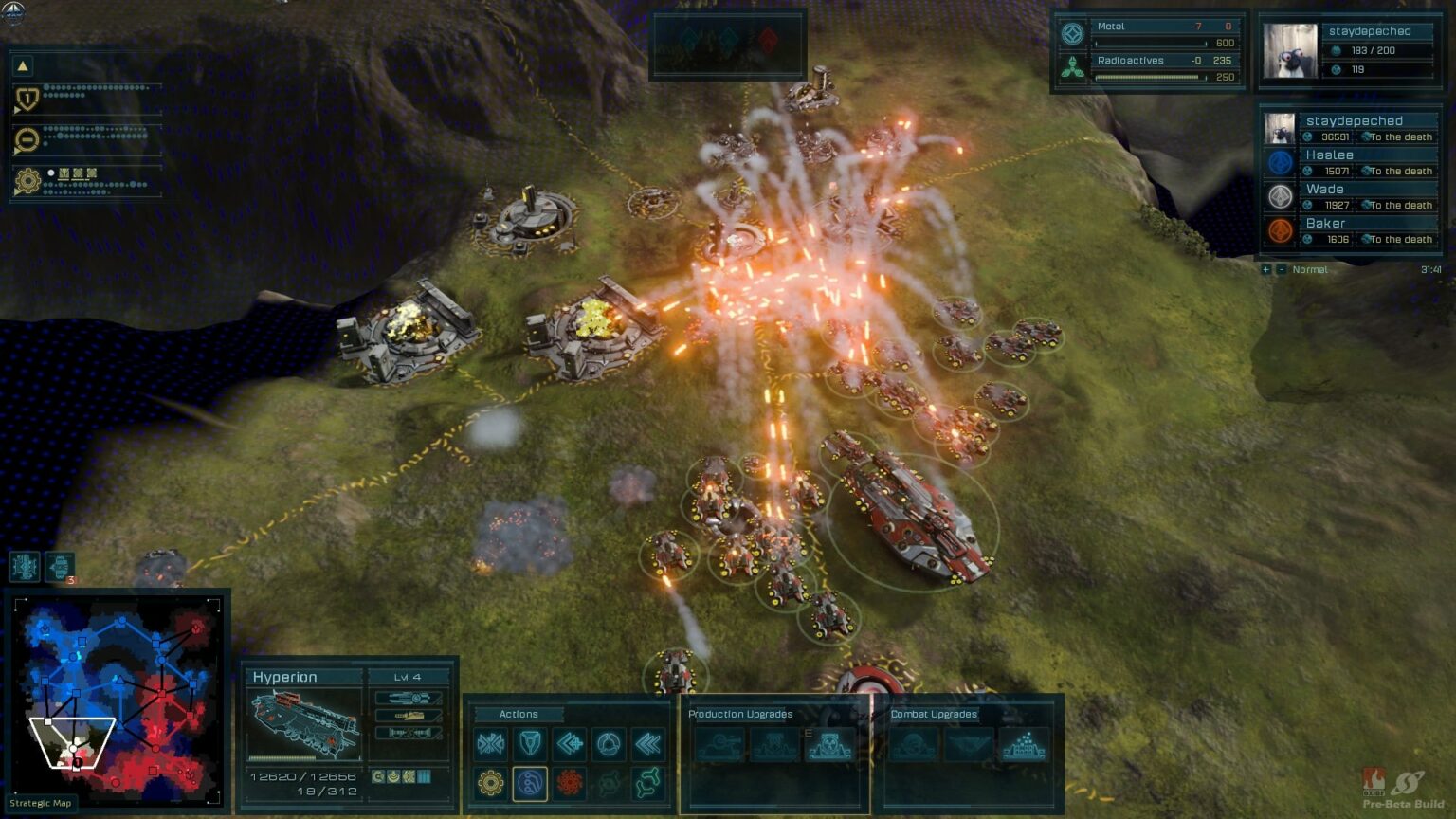Buy the radioactive production upgrade

[829, 745]
